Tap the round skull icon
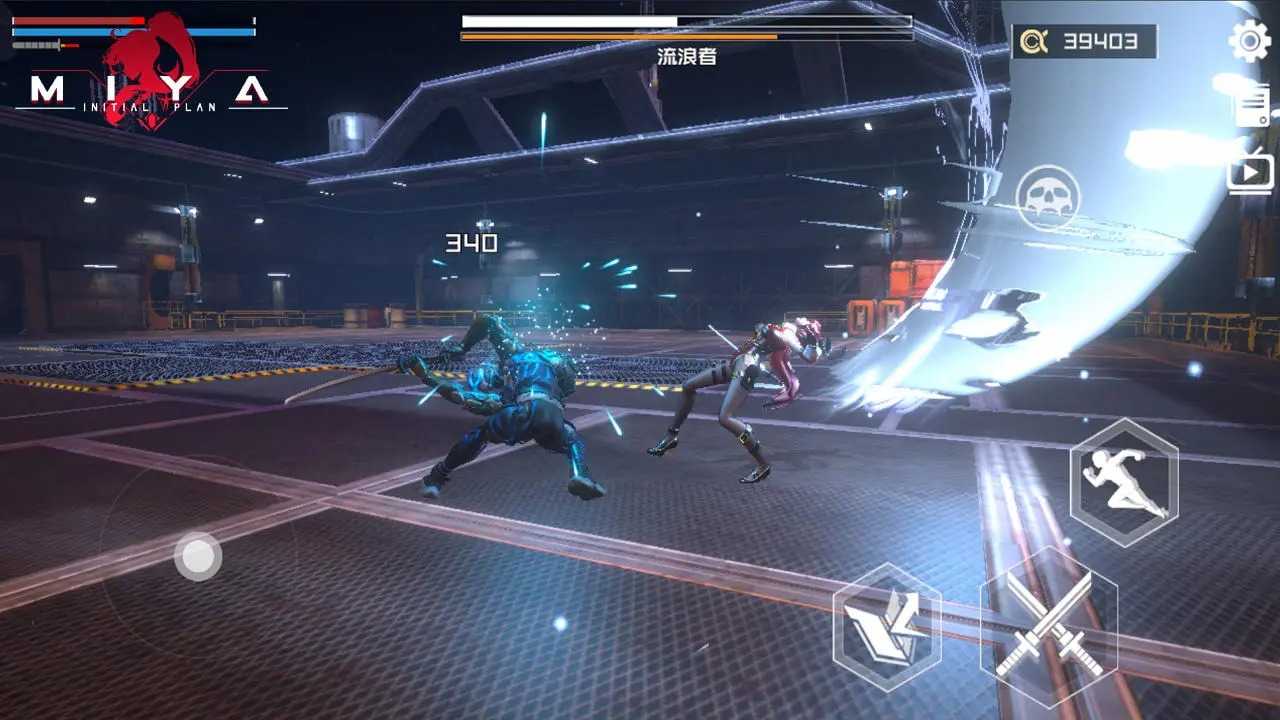 1048,197
